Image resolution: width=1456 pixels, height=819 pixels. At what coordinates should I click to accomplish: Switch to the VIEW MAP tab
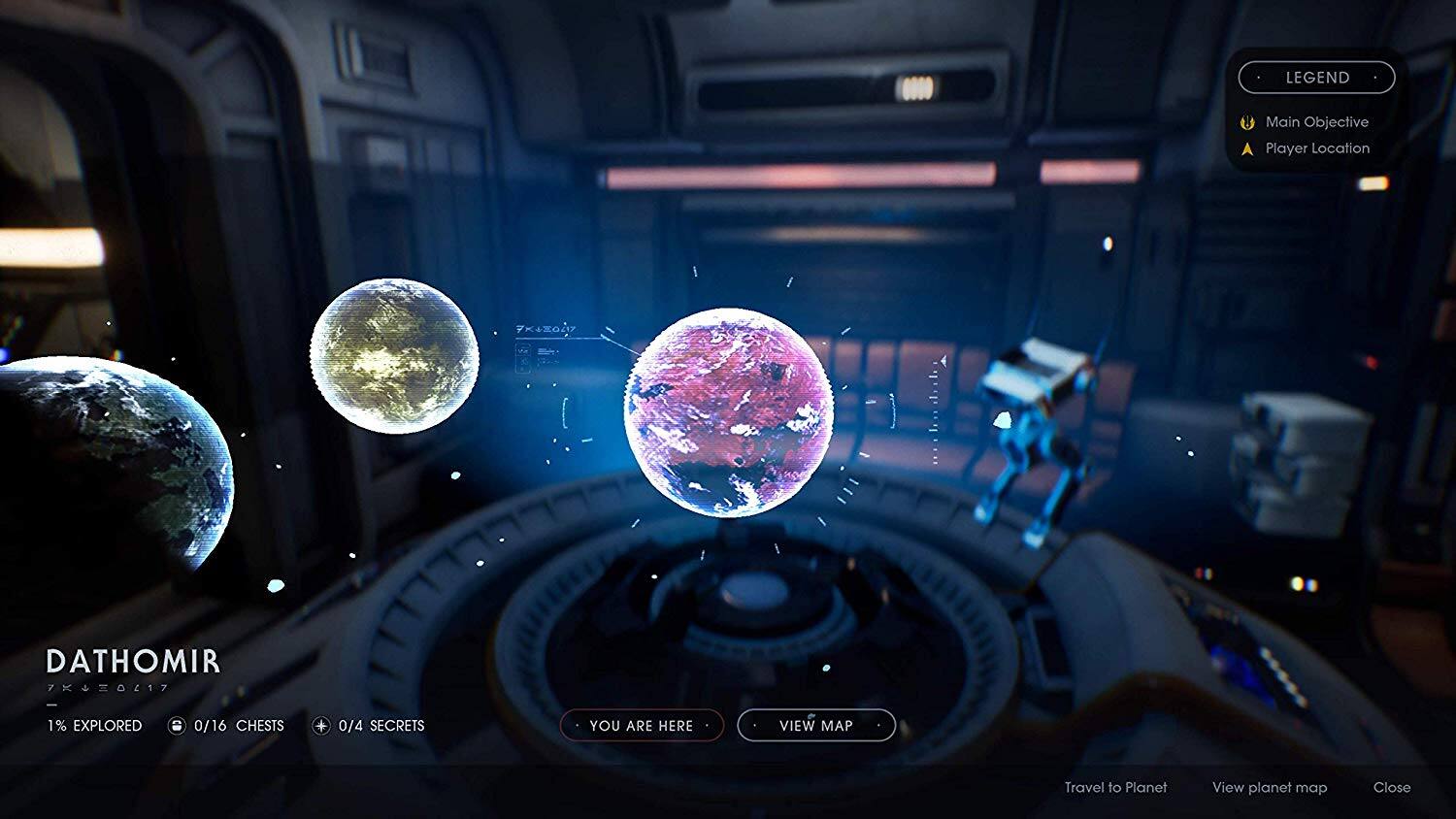tap(814, 725)
